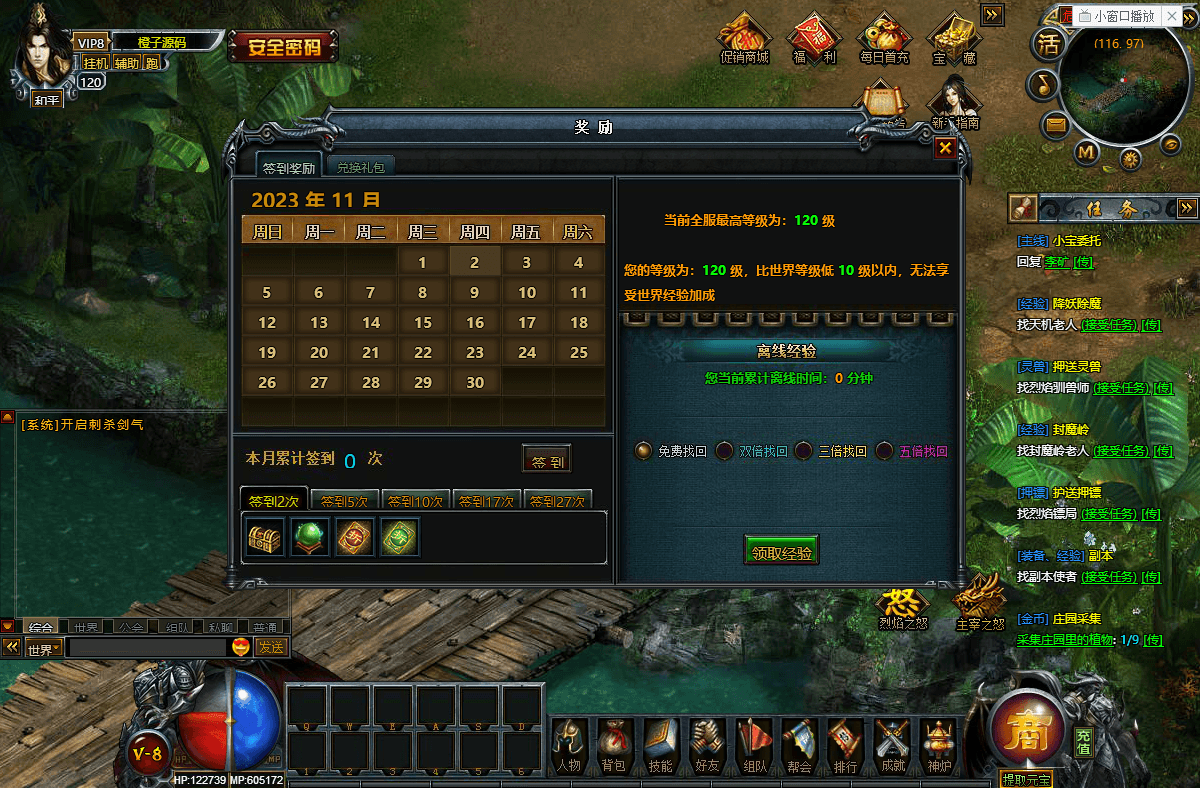Select the 免费找回 option
The width and height of the screenshot is (1200, 788).
[x=644, y=451]
